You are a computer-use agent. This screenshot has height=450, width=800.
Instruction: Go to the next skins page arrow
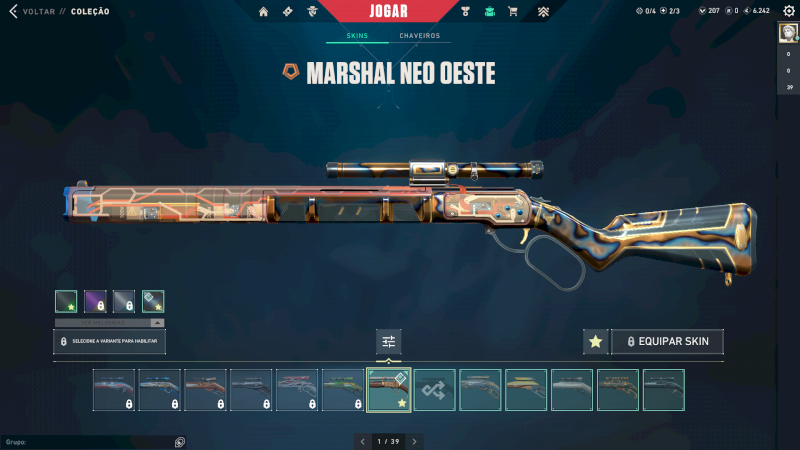click(415, 441)
